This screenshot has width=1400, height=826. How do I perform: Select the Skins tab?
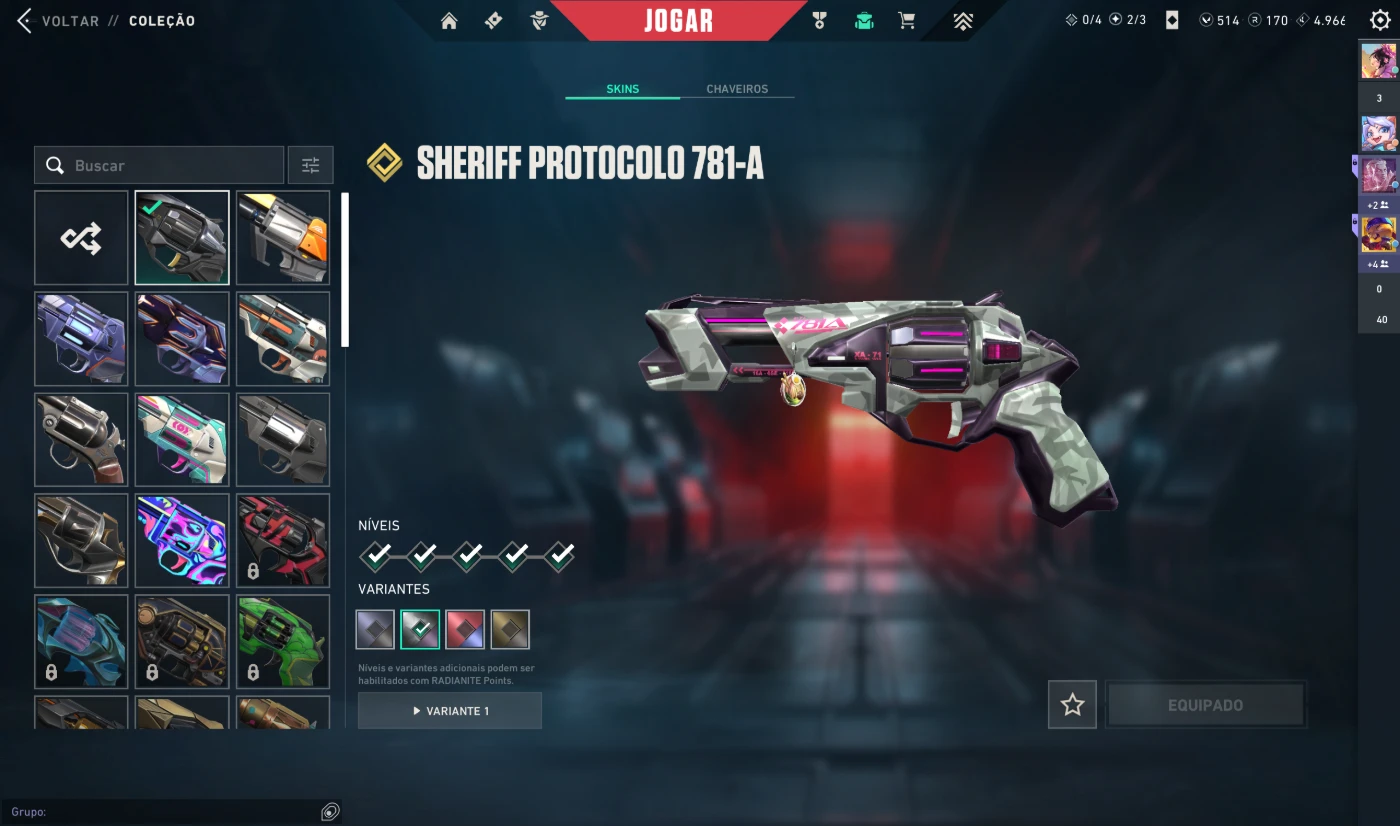tap(622, 89)
